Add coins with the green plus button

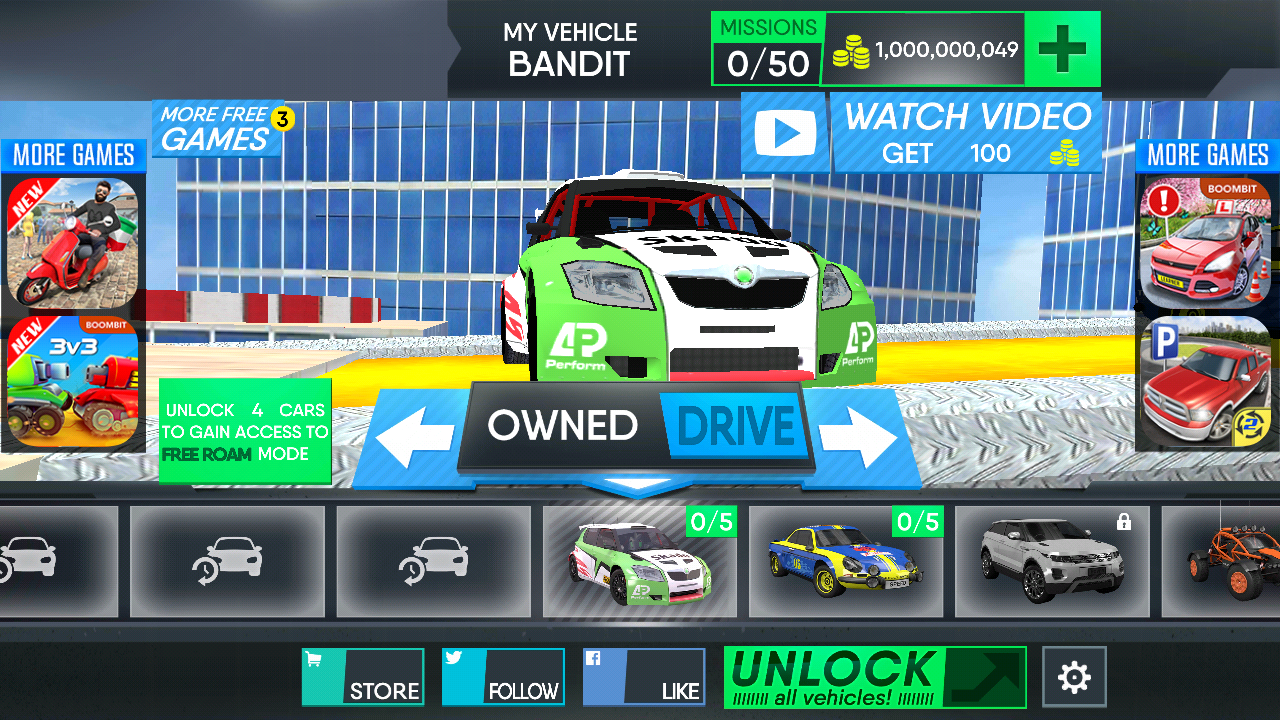pos(1062,49)
